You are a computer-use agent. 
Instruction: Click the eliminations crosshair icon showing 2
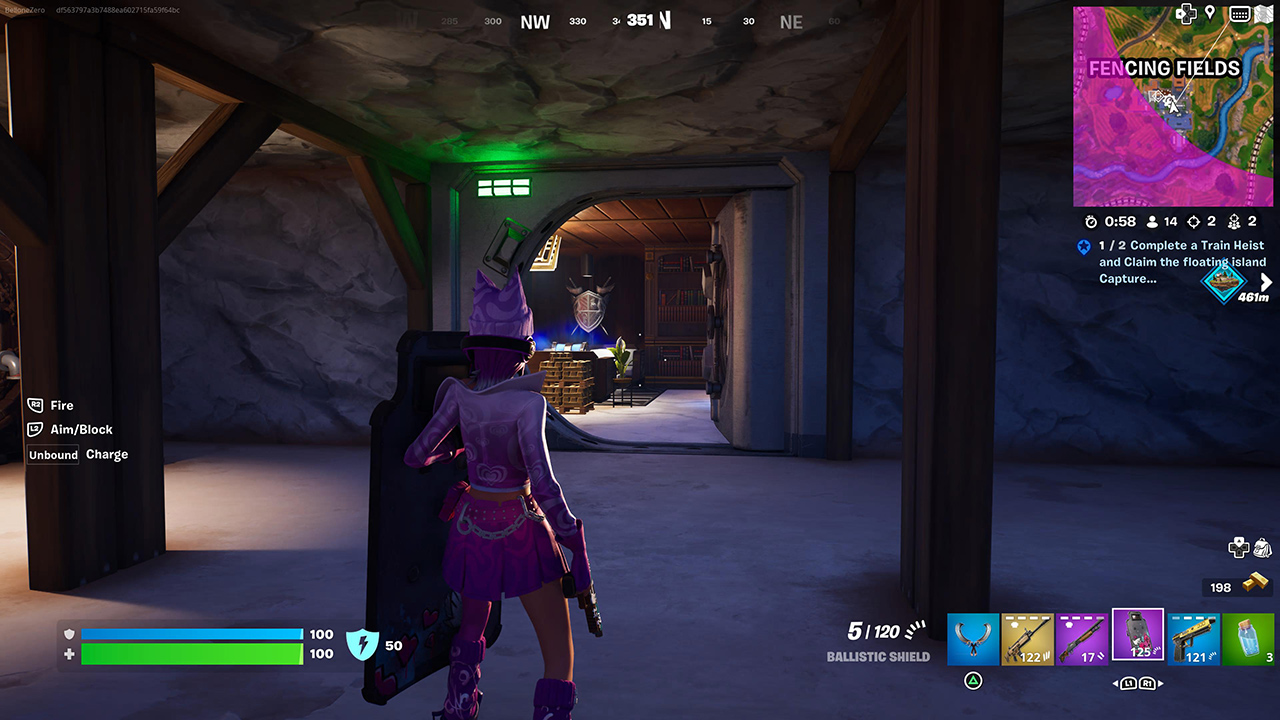click(1194, 222)
